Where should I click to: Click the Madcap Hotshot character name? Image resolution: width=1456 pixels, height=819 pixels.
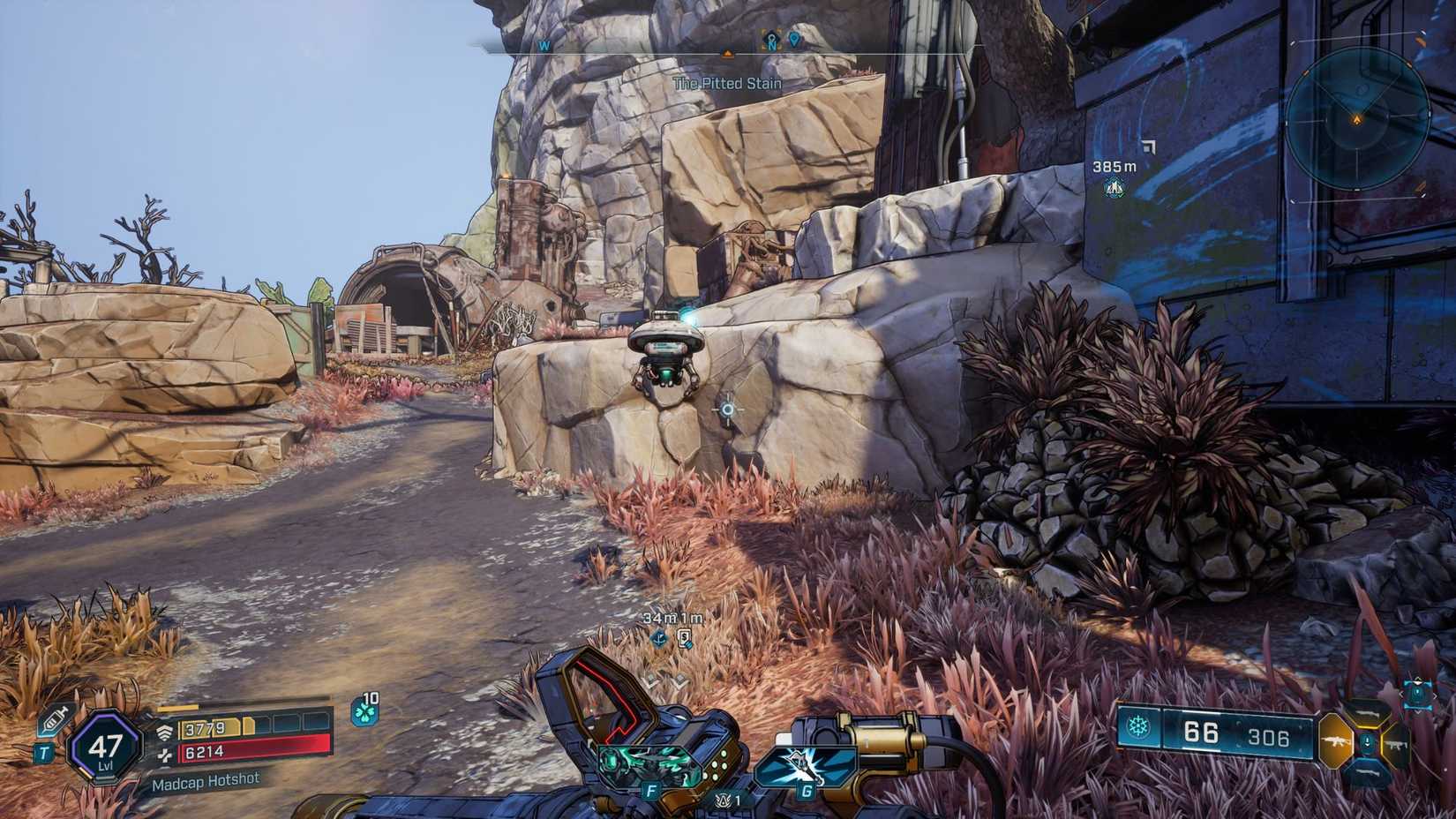(206, 782)
